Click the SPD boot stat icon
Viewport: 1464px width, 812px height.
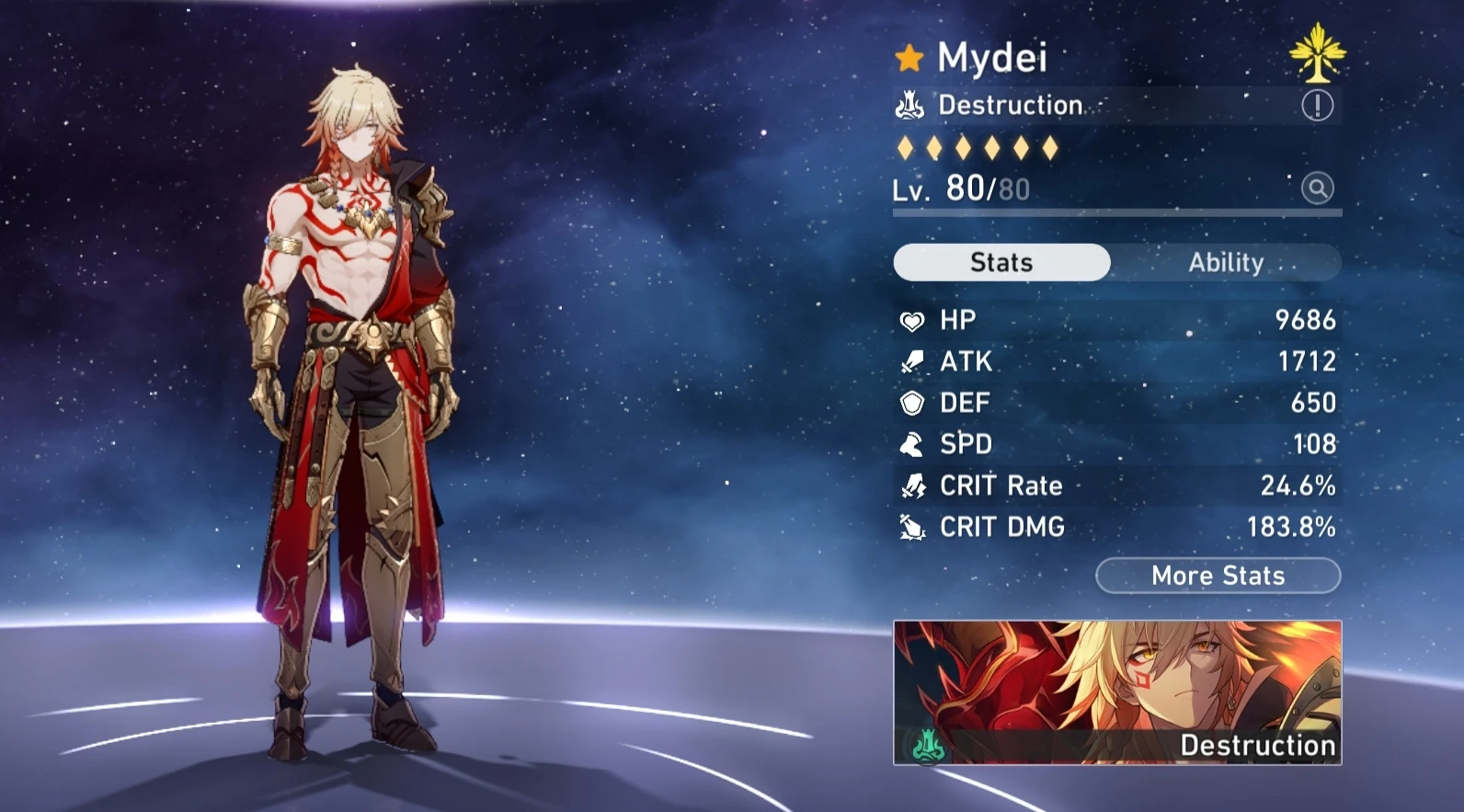910,444
